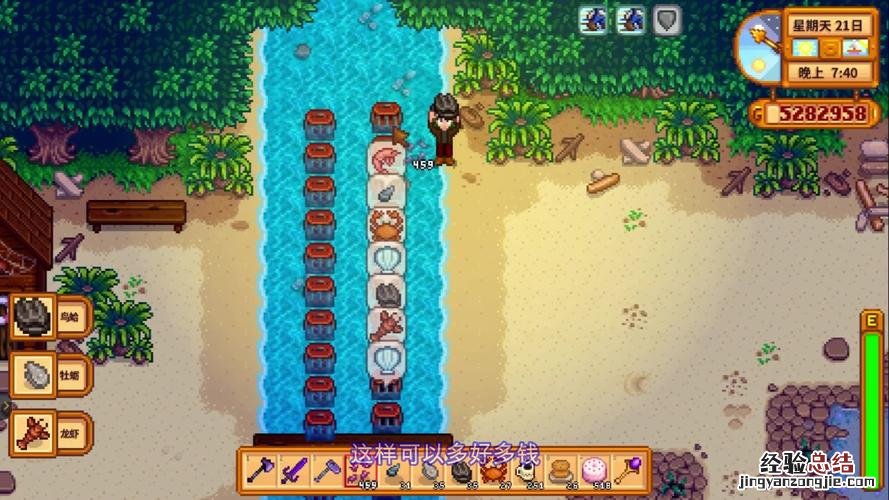Select the axe in the hotbar
This screenshot has height=500, width=889.
click(x=259, y=469)
